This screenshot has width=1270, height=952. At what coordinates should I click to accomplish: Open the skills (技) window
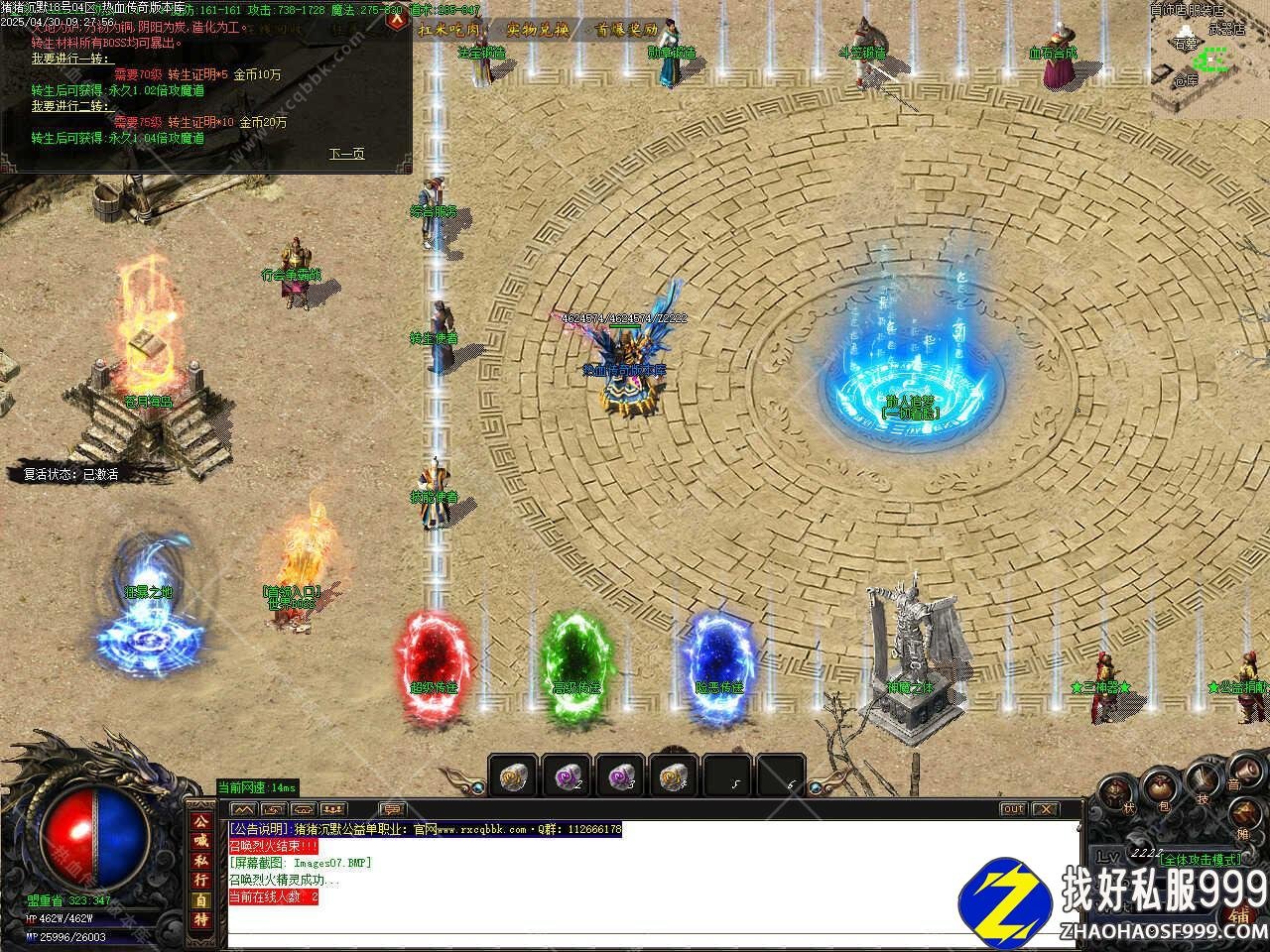pos(1202,781)
